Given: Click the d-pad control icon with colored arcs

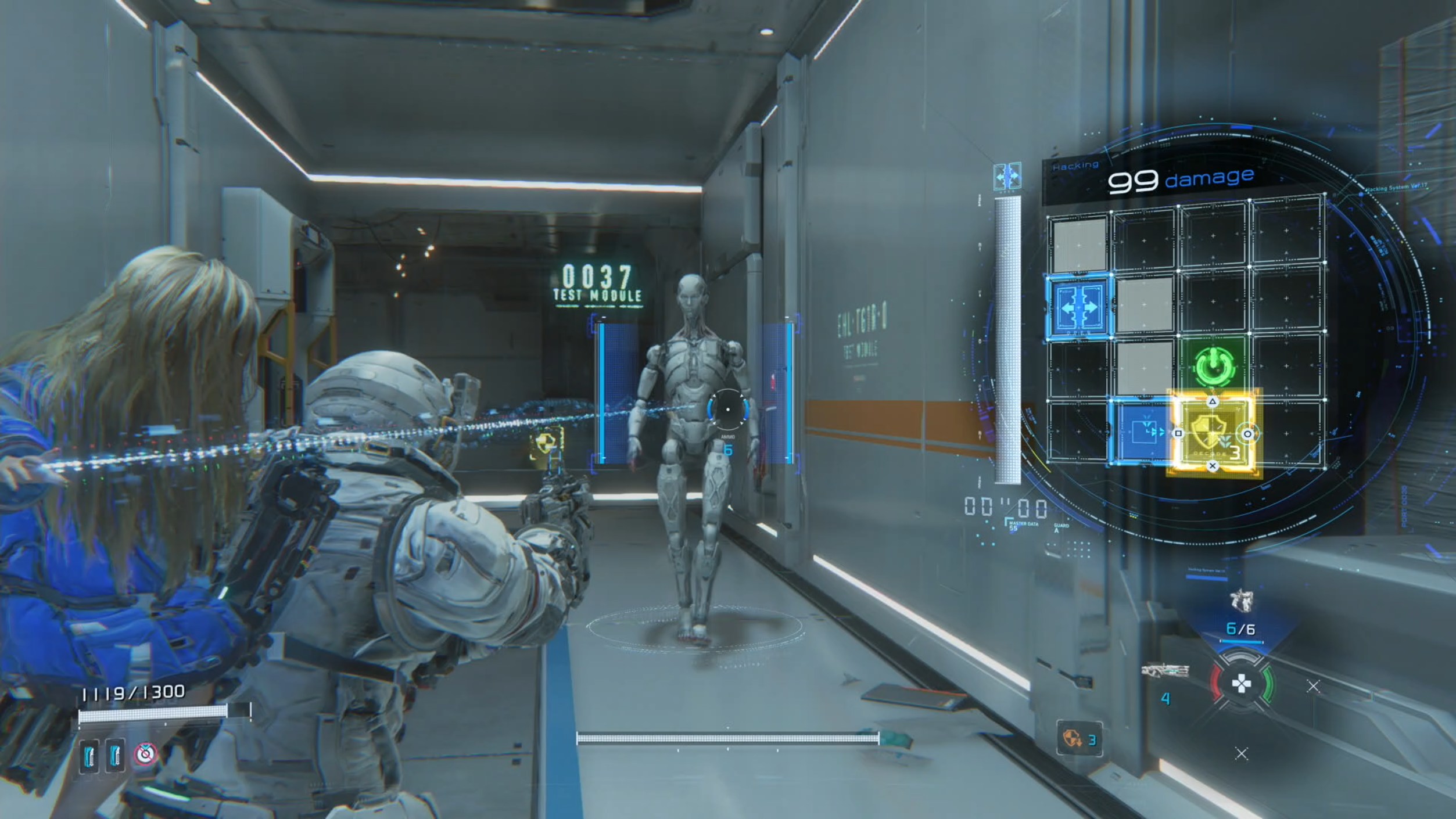Looking at the screenshot, I should 1241,684.
